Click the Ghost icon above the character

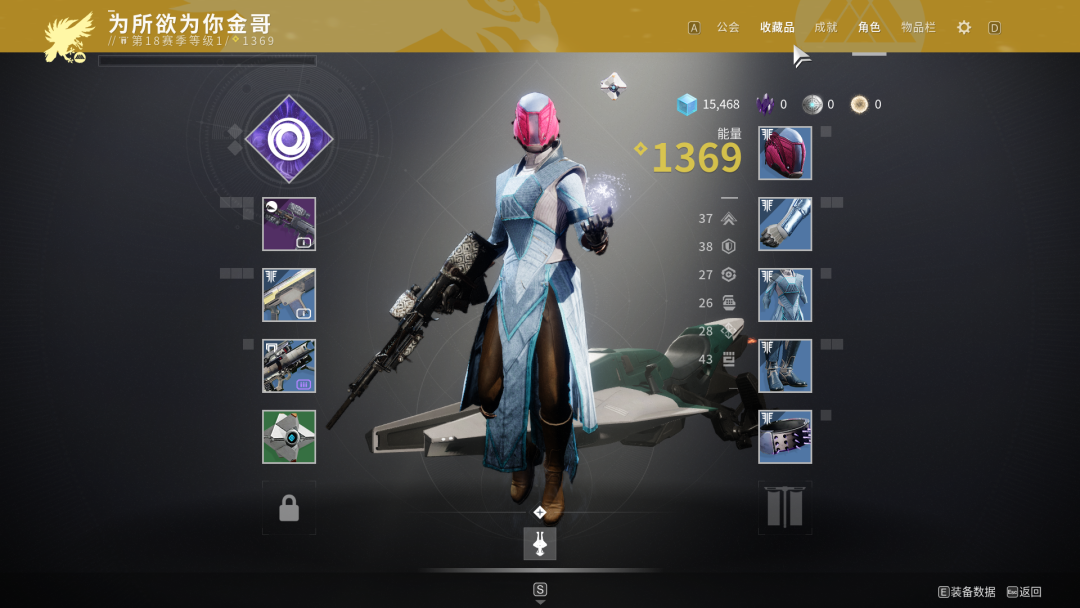pos(614,85)
